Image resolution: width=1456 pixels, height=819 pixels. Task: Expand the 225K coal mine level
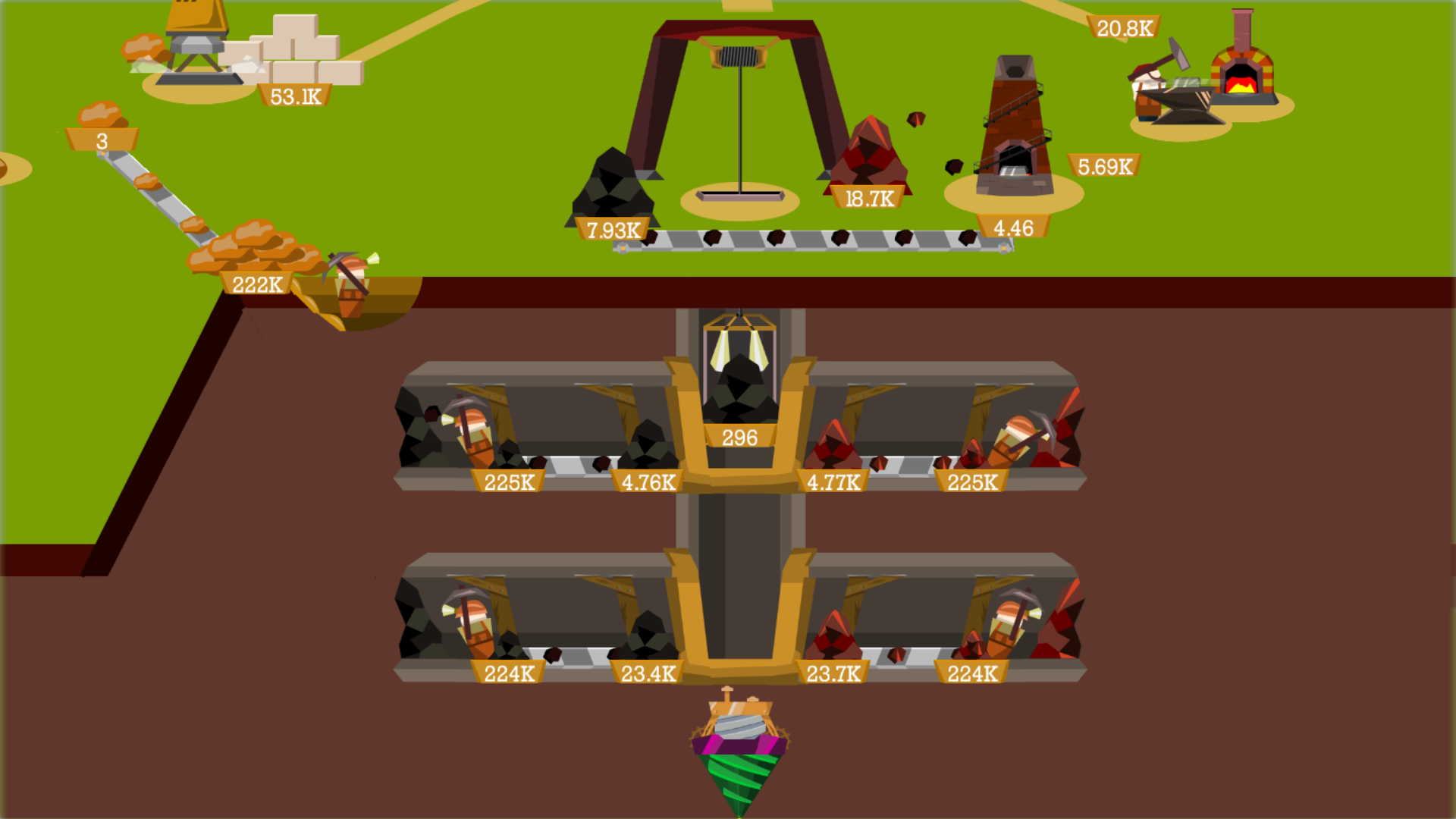tap(507, 480)
